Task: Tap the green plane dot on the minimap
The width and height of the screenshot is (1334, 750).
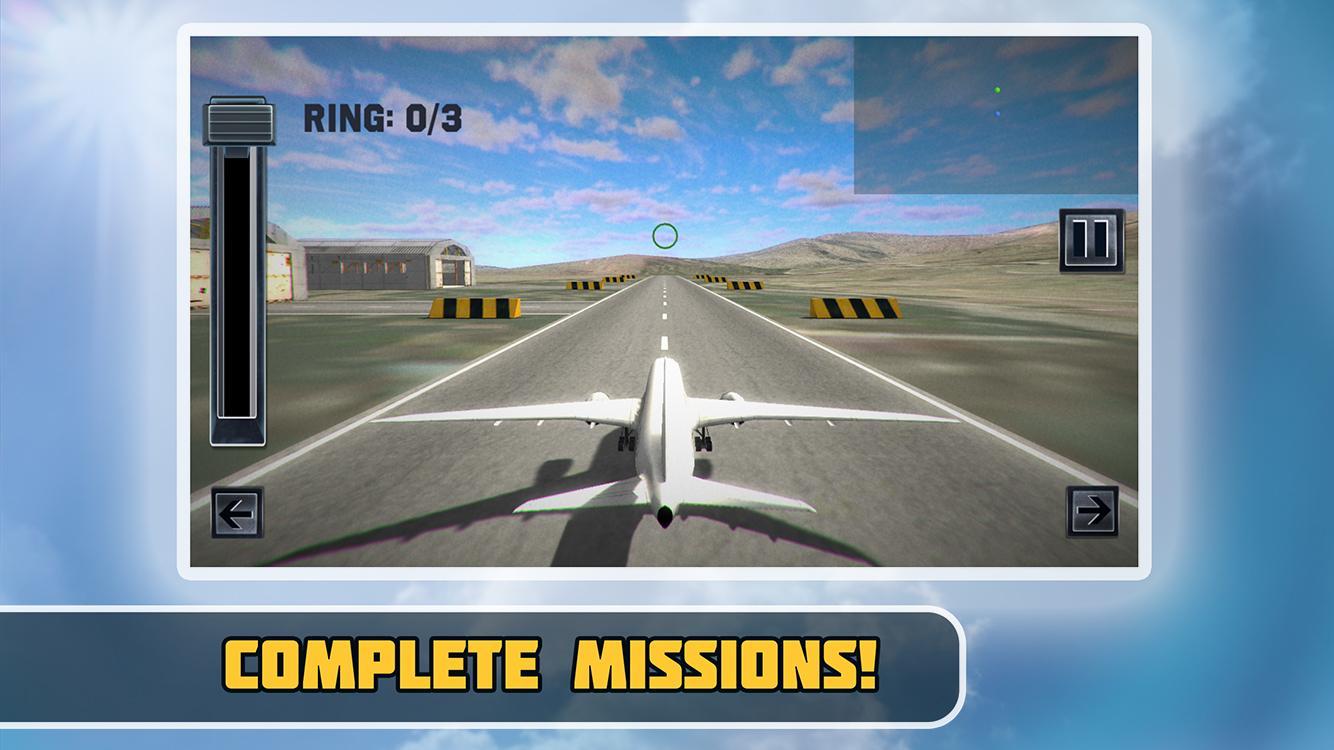Action: (997, 90)
